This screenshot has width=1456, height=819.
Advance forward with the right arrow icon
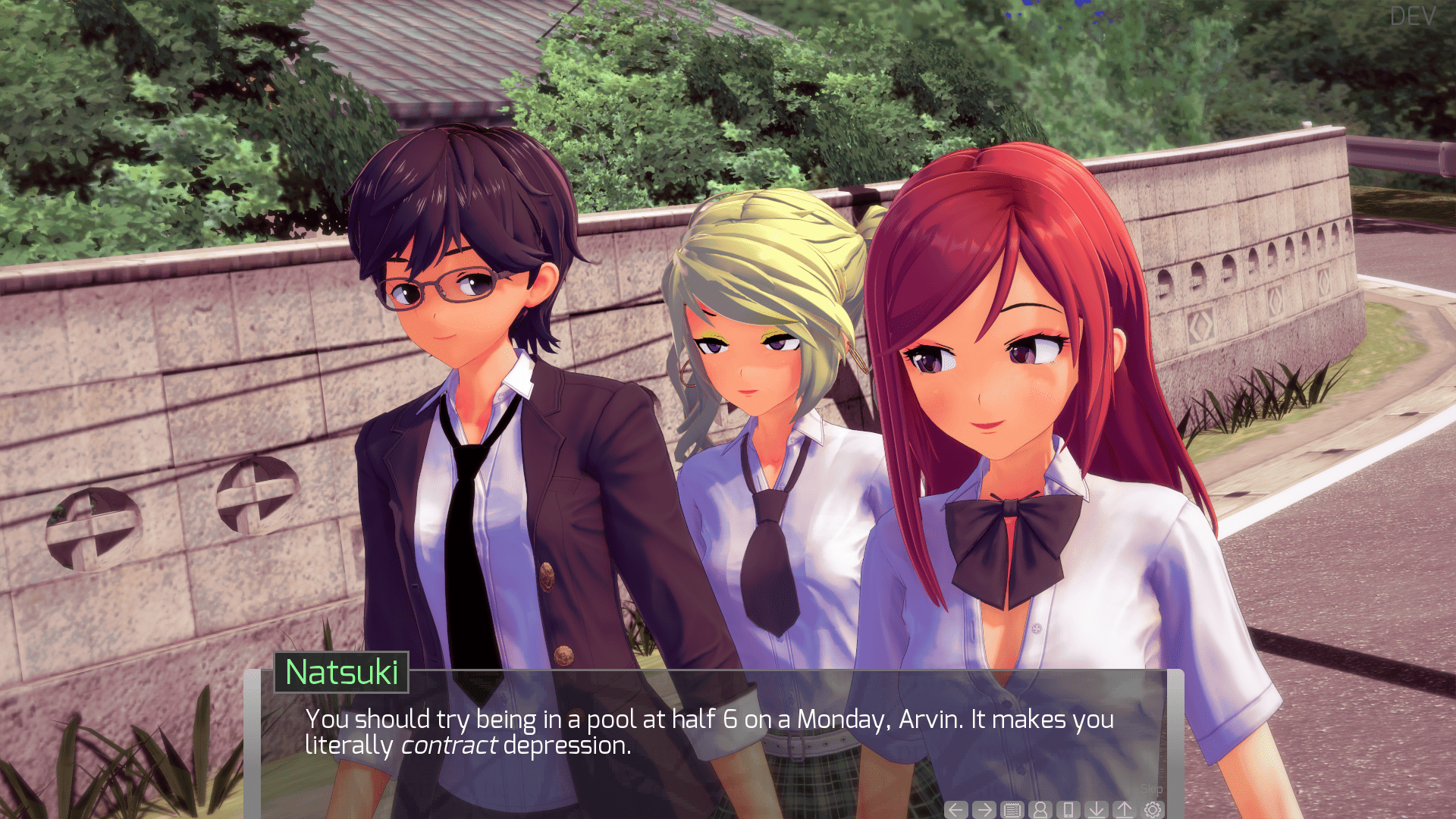984,809
